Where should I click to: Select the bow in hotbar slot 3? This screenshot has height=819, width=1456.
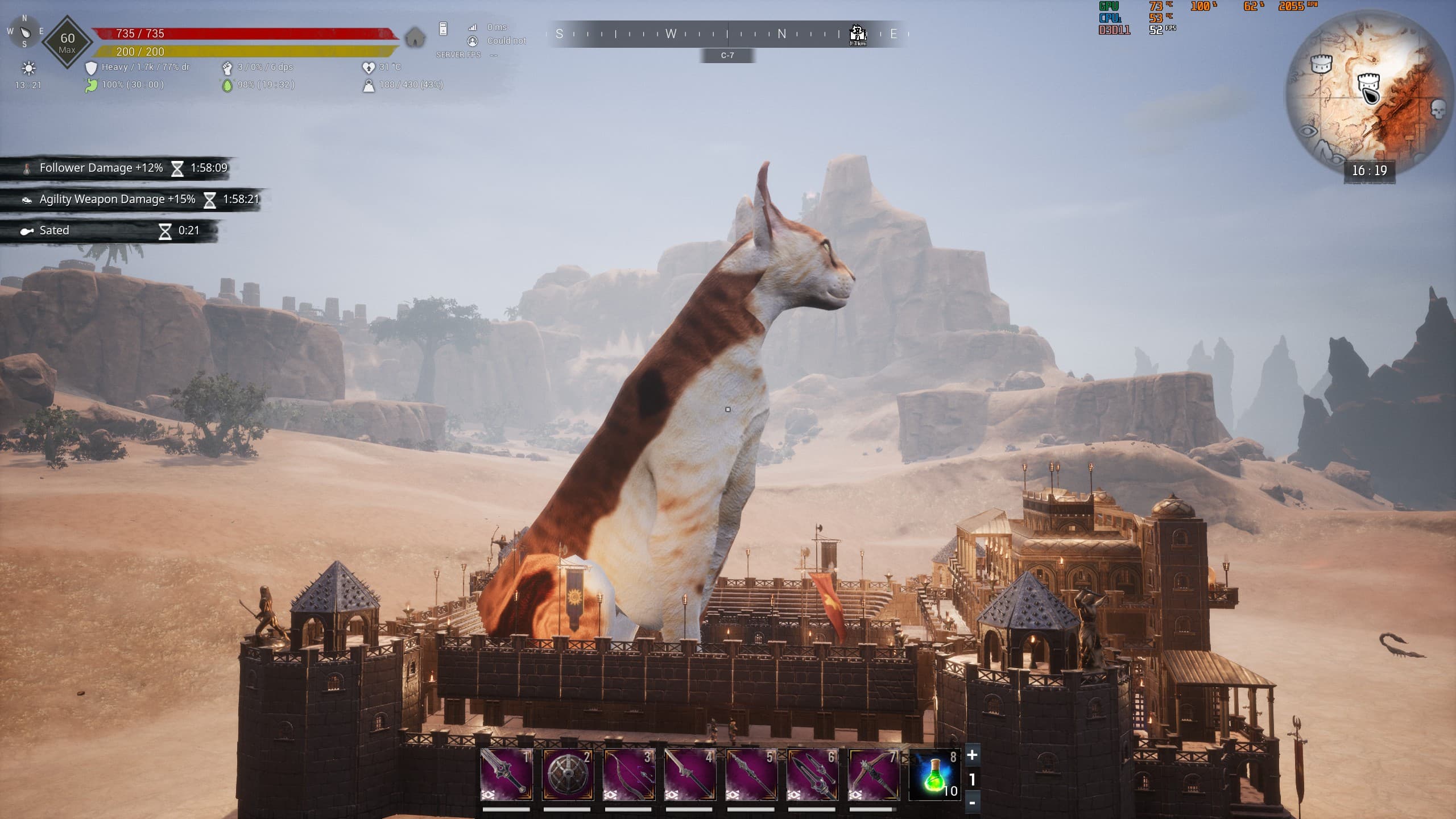coord(628,774)
